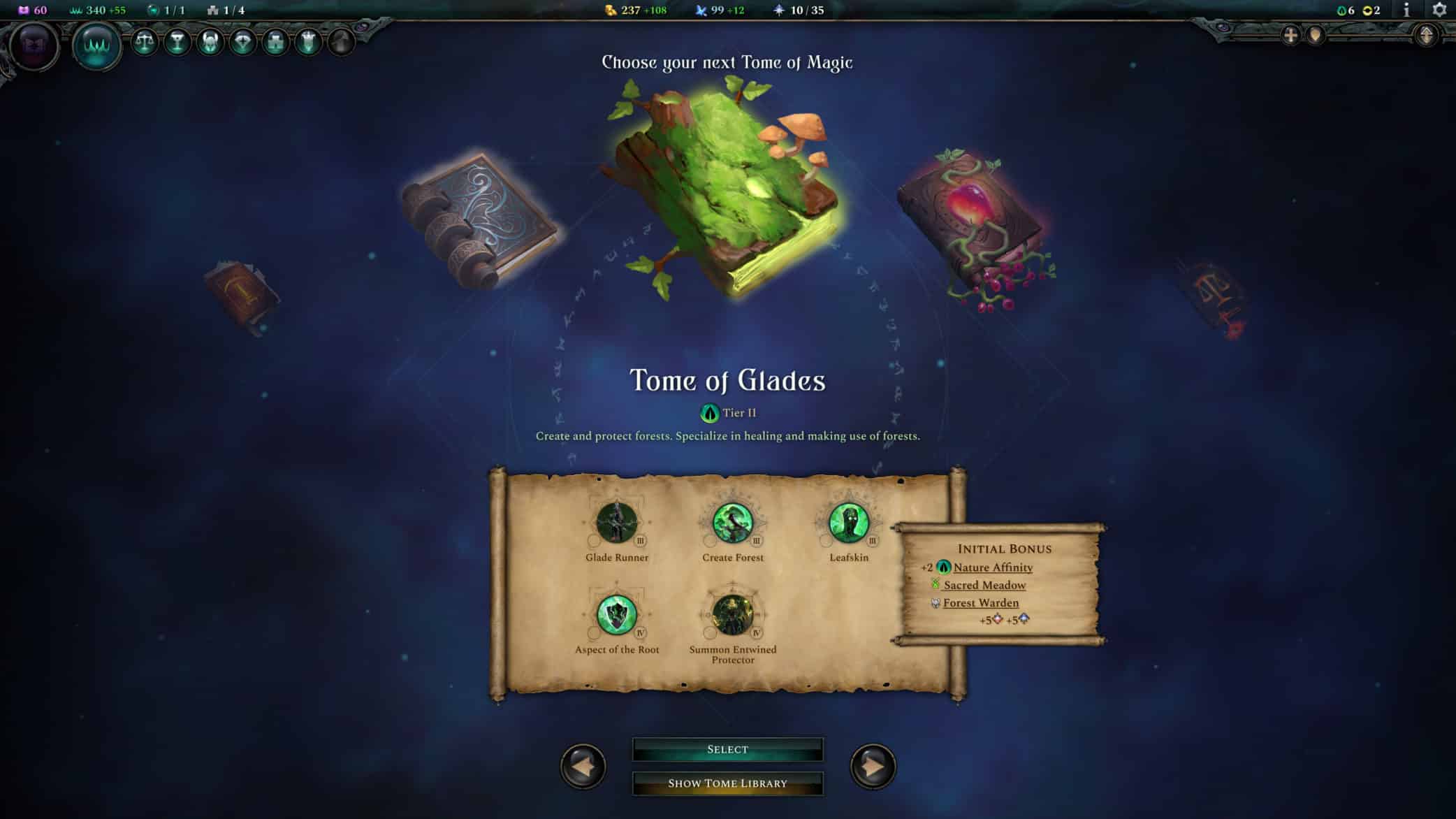Screen dimensions: 1456x819
Task: Click the Leafskin enchantment icon
Action: [x=850, y=523]
